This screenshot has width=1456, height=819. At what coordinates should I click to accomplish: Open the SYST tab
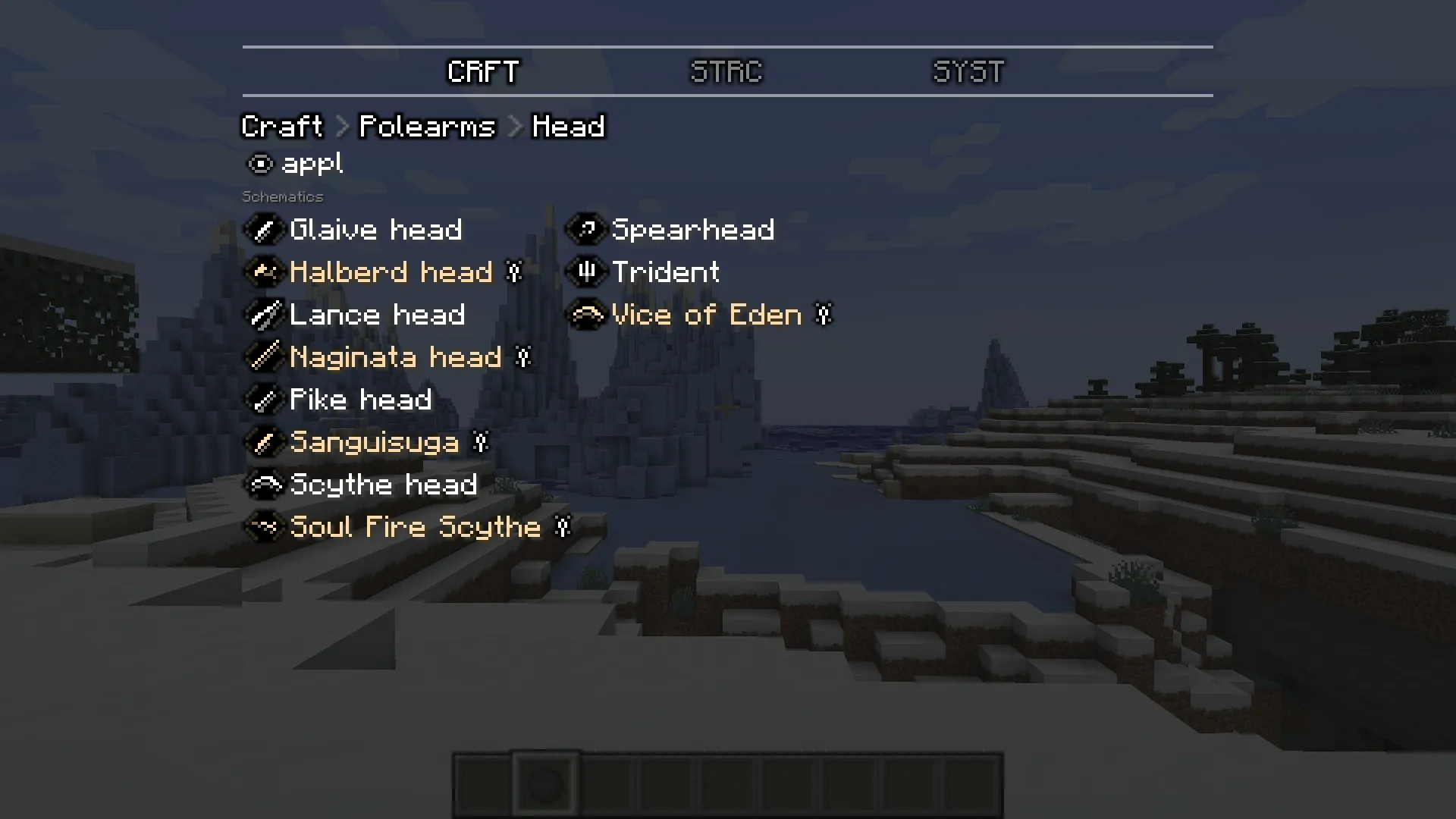[968, 72]
